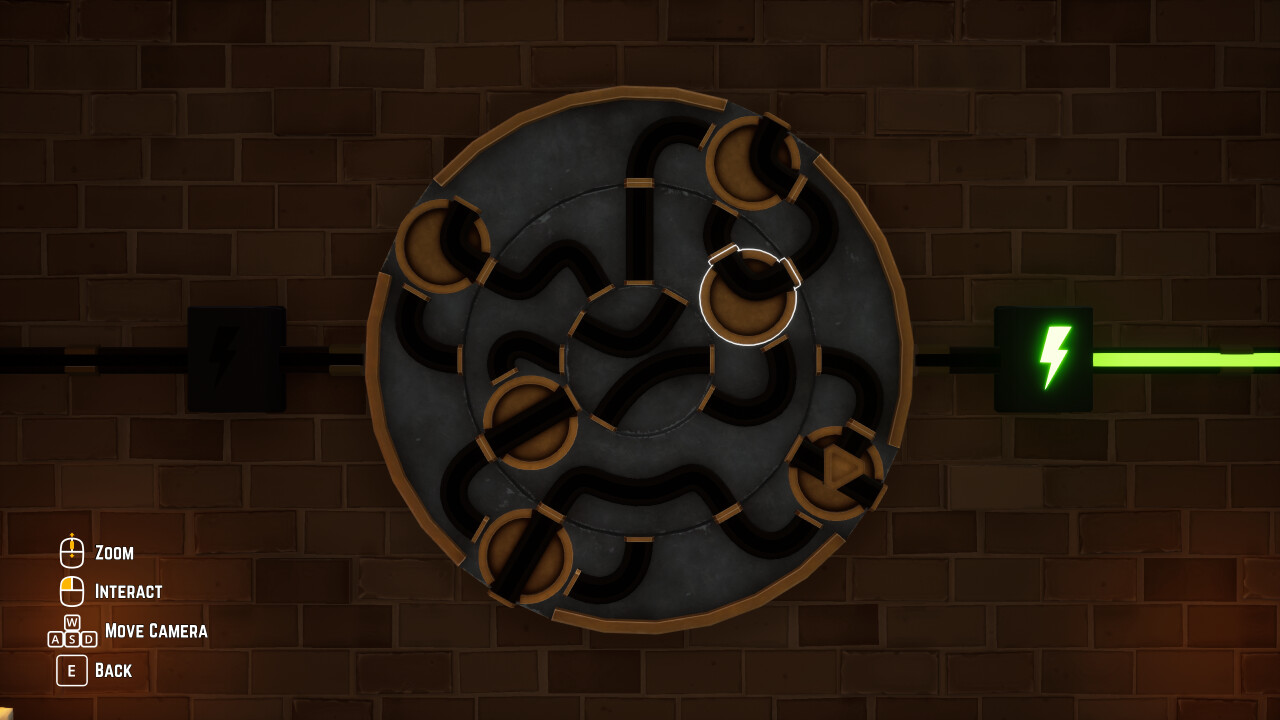Screen dimensions: 1280x720
Task: Click the Move Camera hint label
Action: tap(156, 631)
